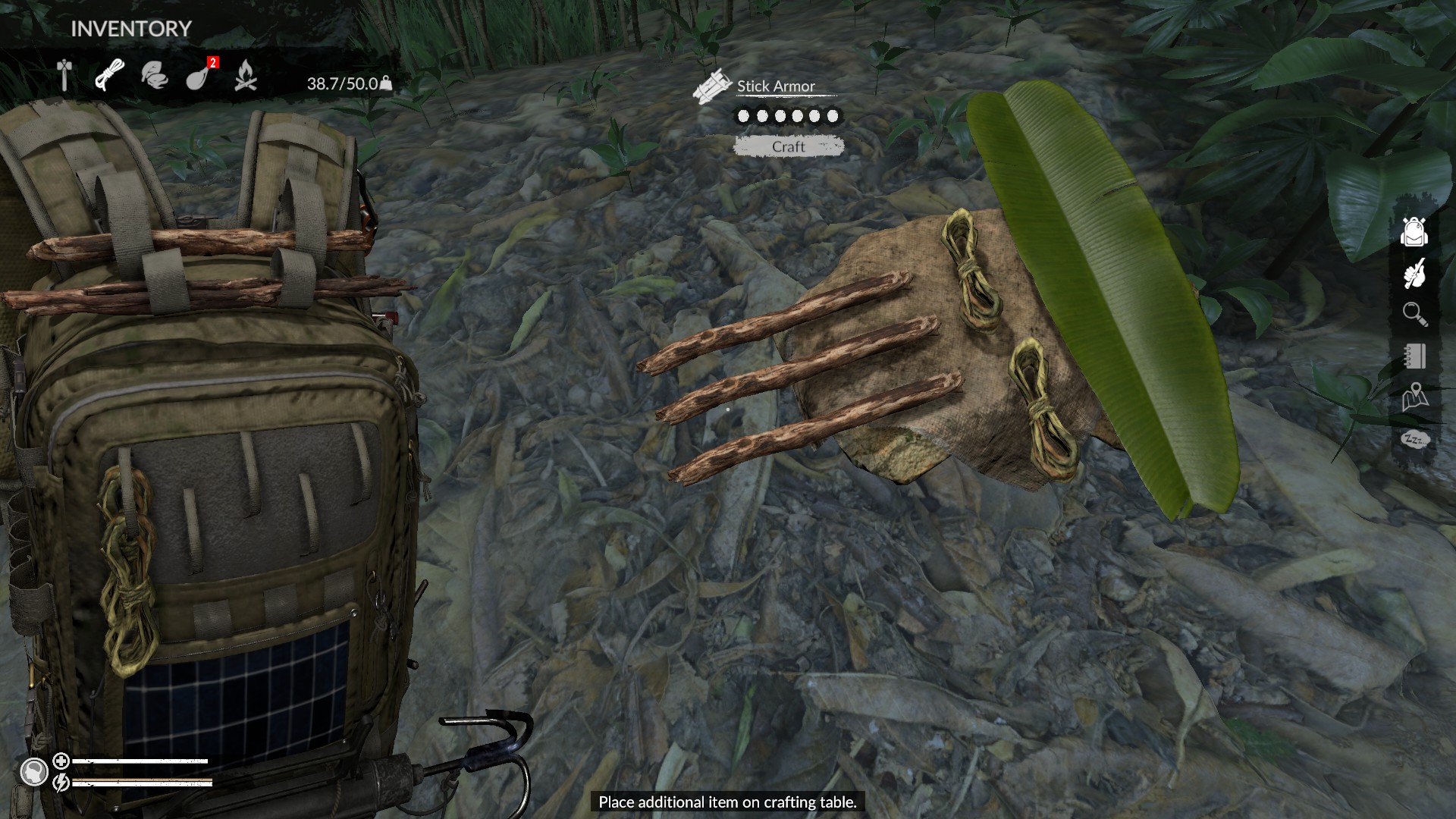Image resolution: width=1456 pixels, height=819 pixels.
Task: Open the map icon
Action: pyautogui.click(x=1414, y=397)
